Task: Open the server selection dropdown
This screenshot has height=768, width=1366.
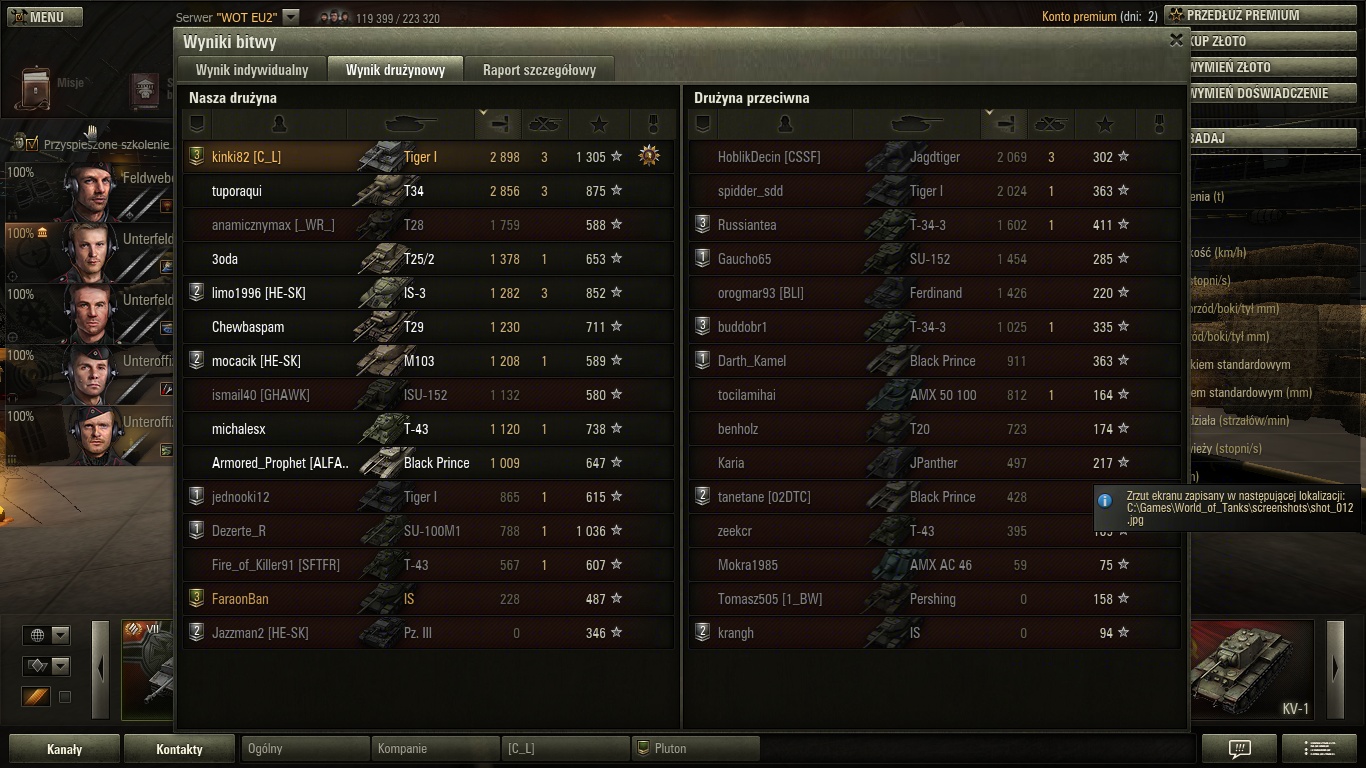Action: 290,17
